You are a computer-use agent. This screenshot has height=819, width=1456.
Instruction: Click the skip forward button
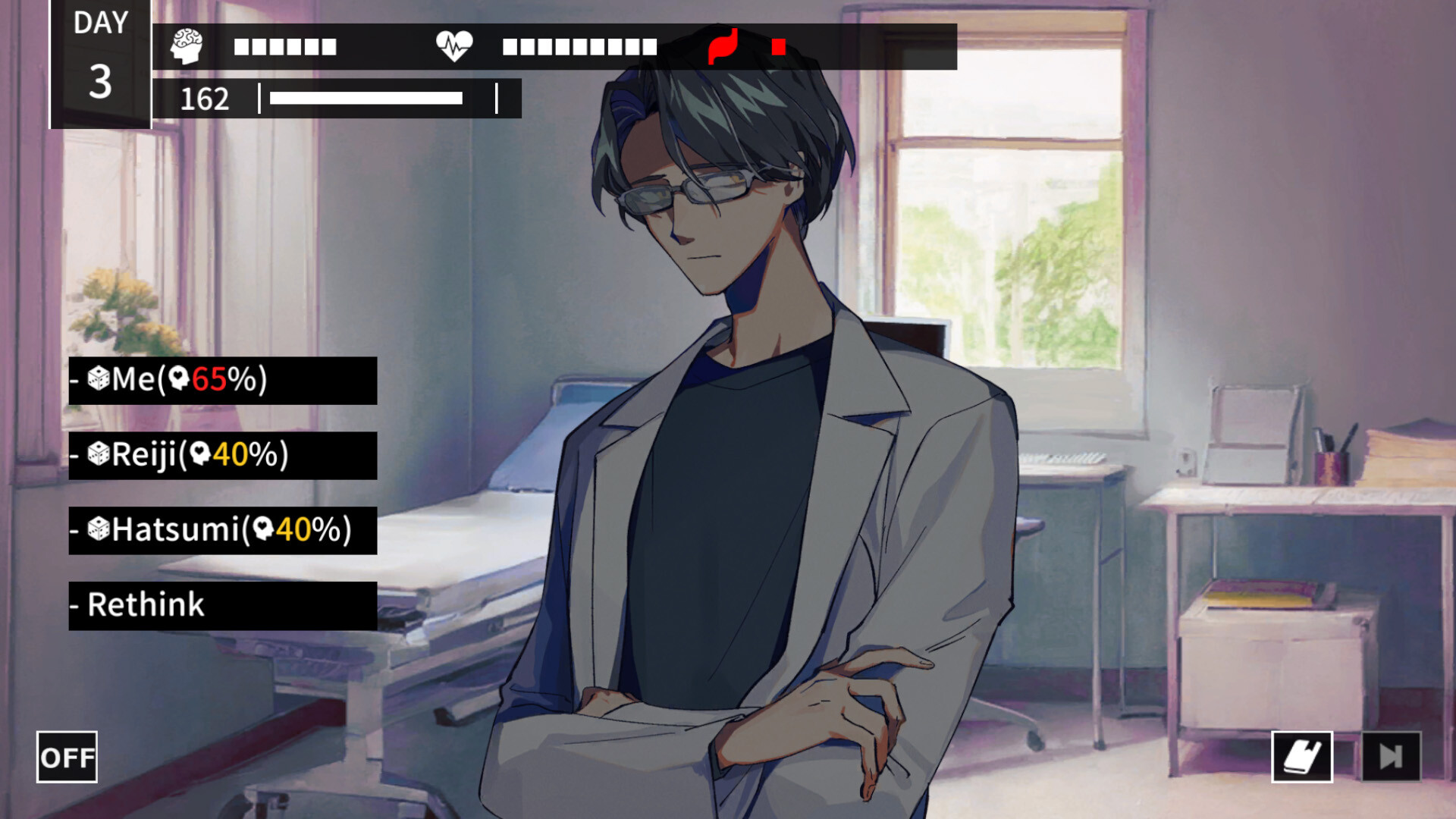[1391, 756]
